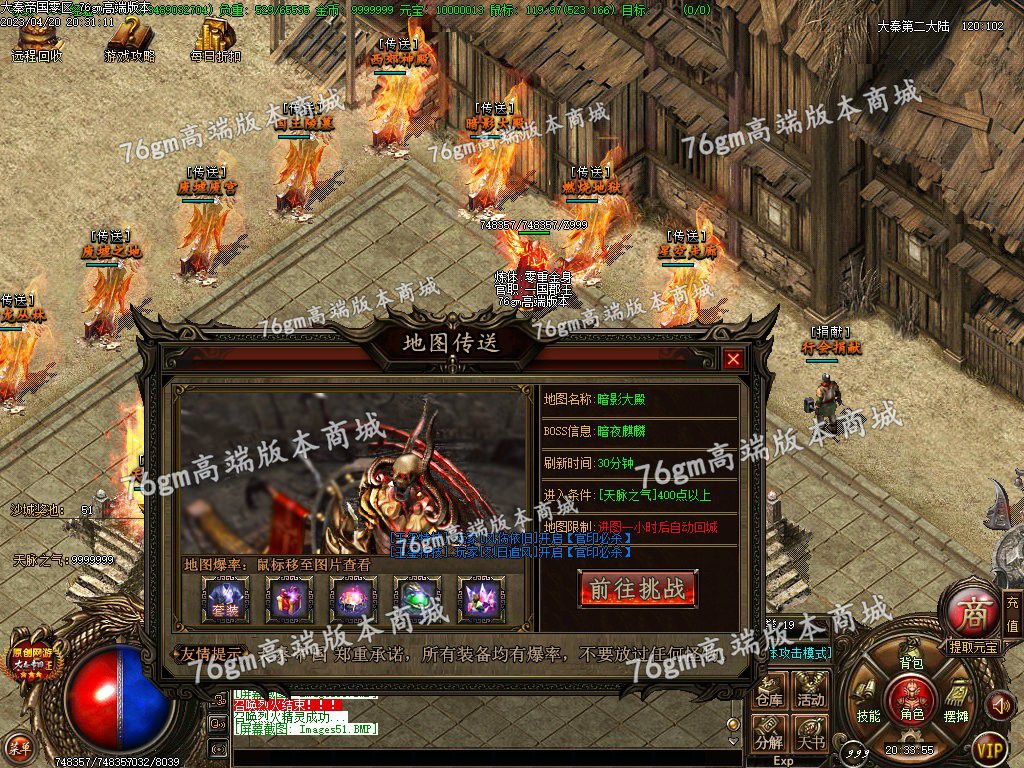Click 提取元宝 withdraw ingots button
Screen dimensions: 1024x768
973,647
